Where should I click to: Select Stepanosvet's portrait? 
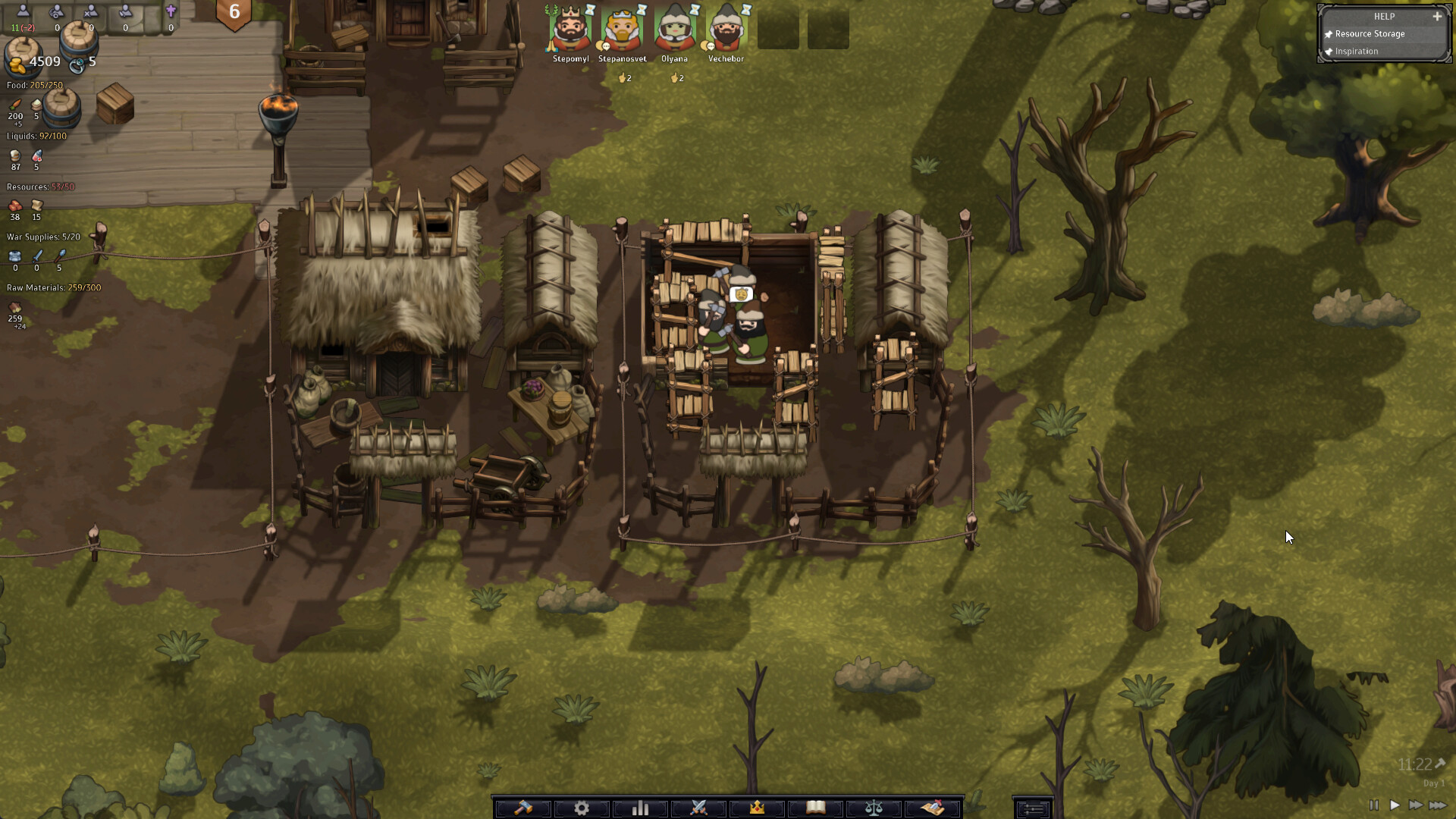click(x=622, y=29)
